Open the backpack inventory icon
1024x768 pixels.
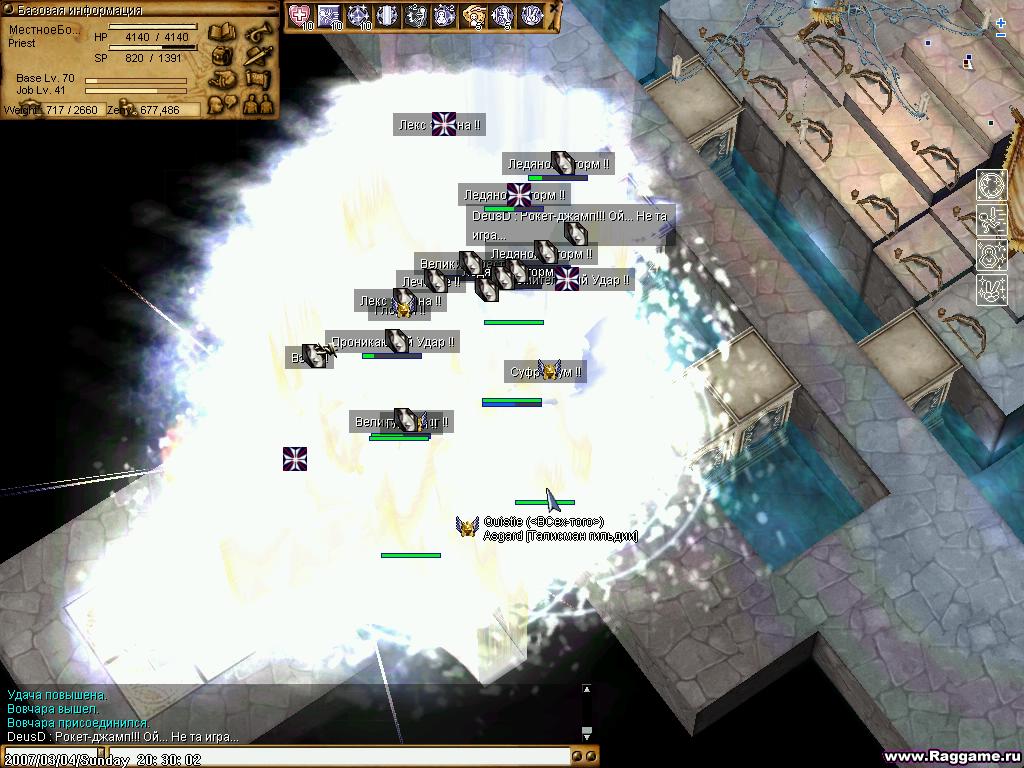221,56
